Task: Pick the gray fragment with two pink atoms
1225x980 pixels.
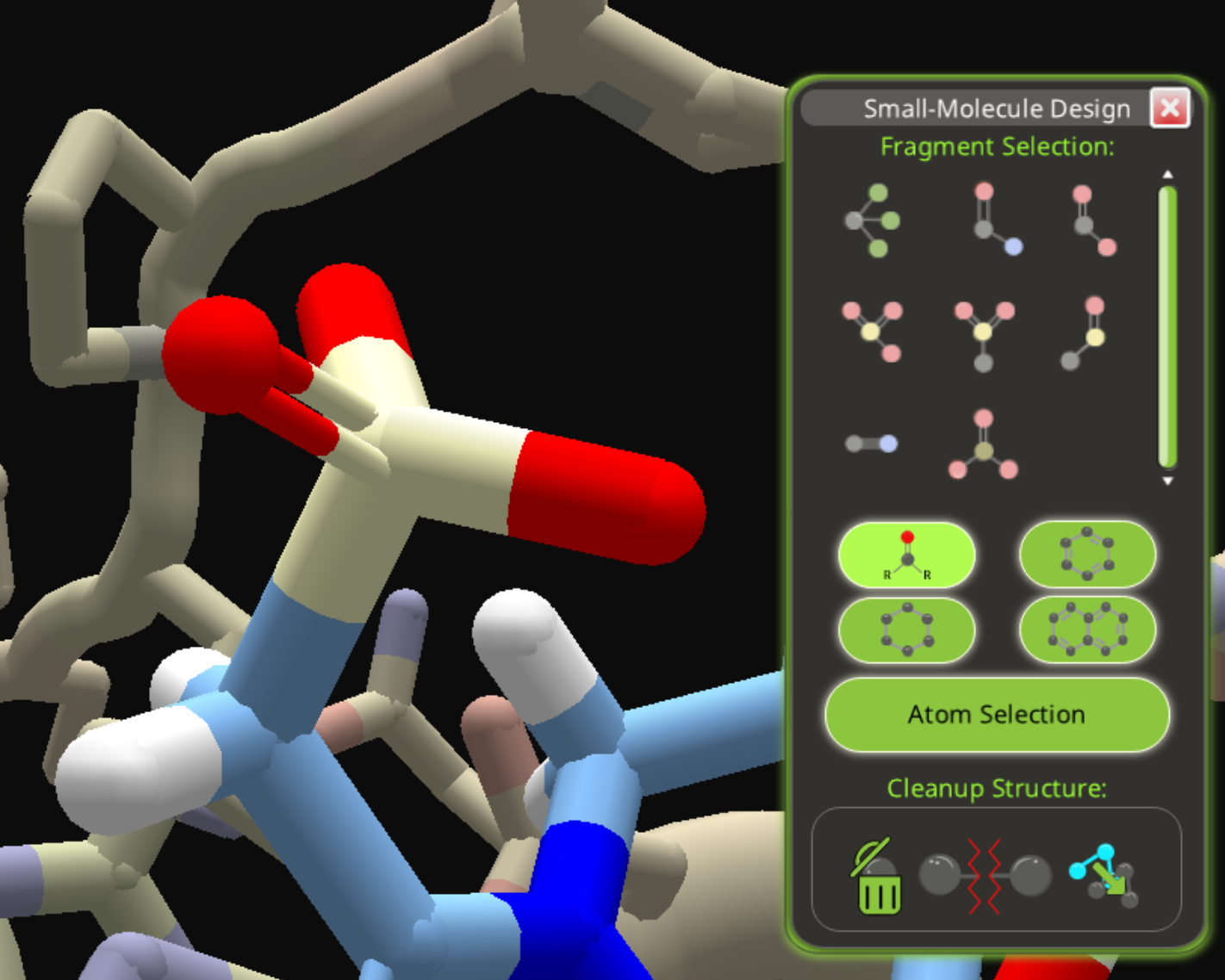Action: tap(1093, 220)
